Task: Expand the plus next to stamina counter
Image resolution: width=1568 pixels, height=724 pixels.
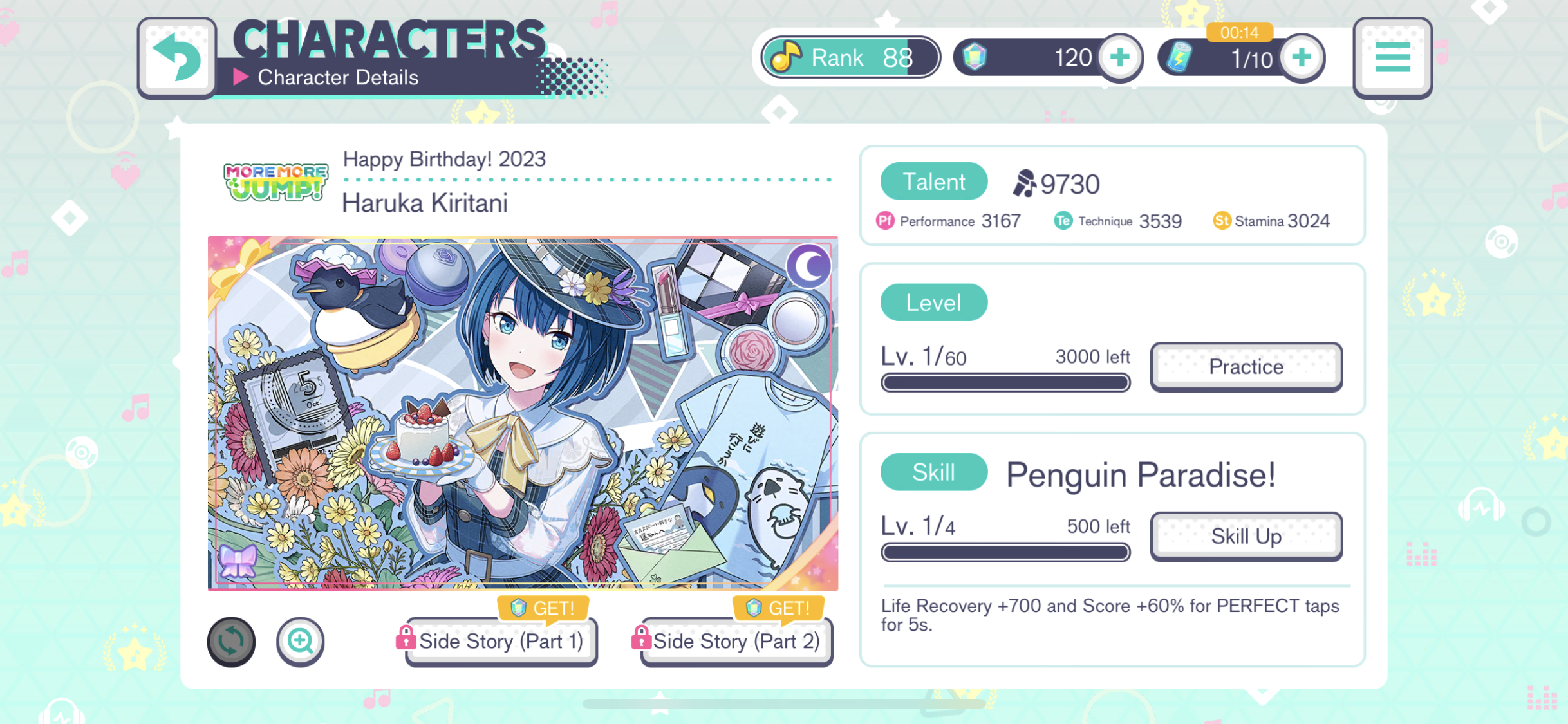Action: coord(1301,57)
